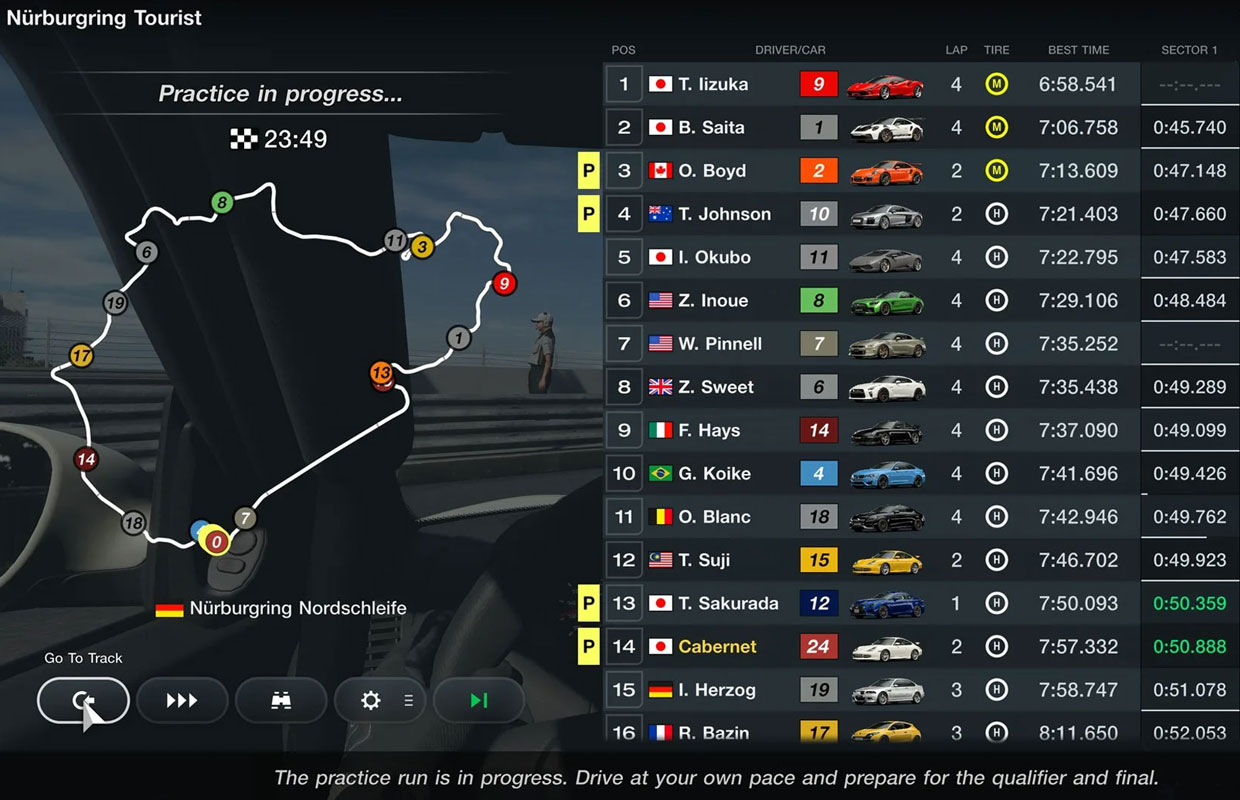Select the fast-forward triple arrow button
The image size is (1240, 800).
182,700
